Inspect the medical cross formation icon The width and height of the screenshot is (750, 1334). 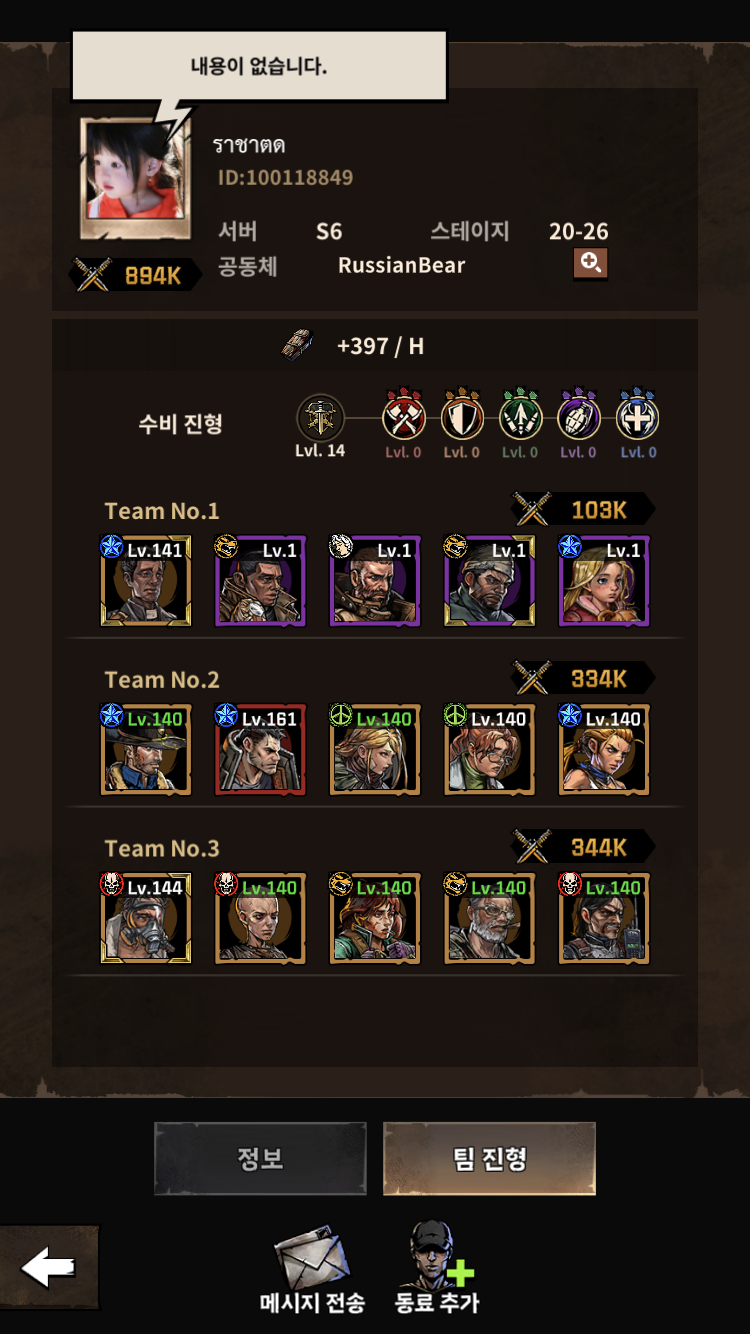(x=637, y=418)
